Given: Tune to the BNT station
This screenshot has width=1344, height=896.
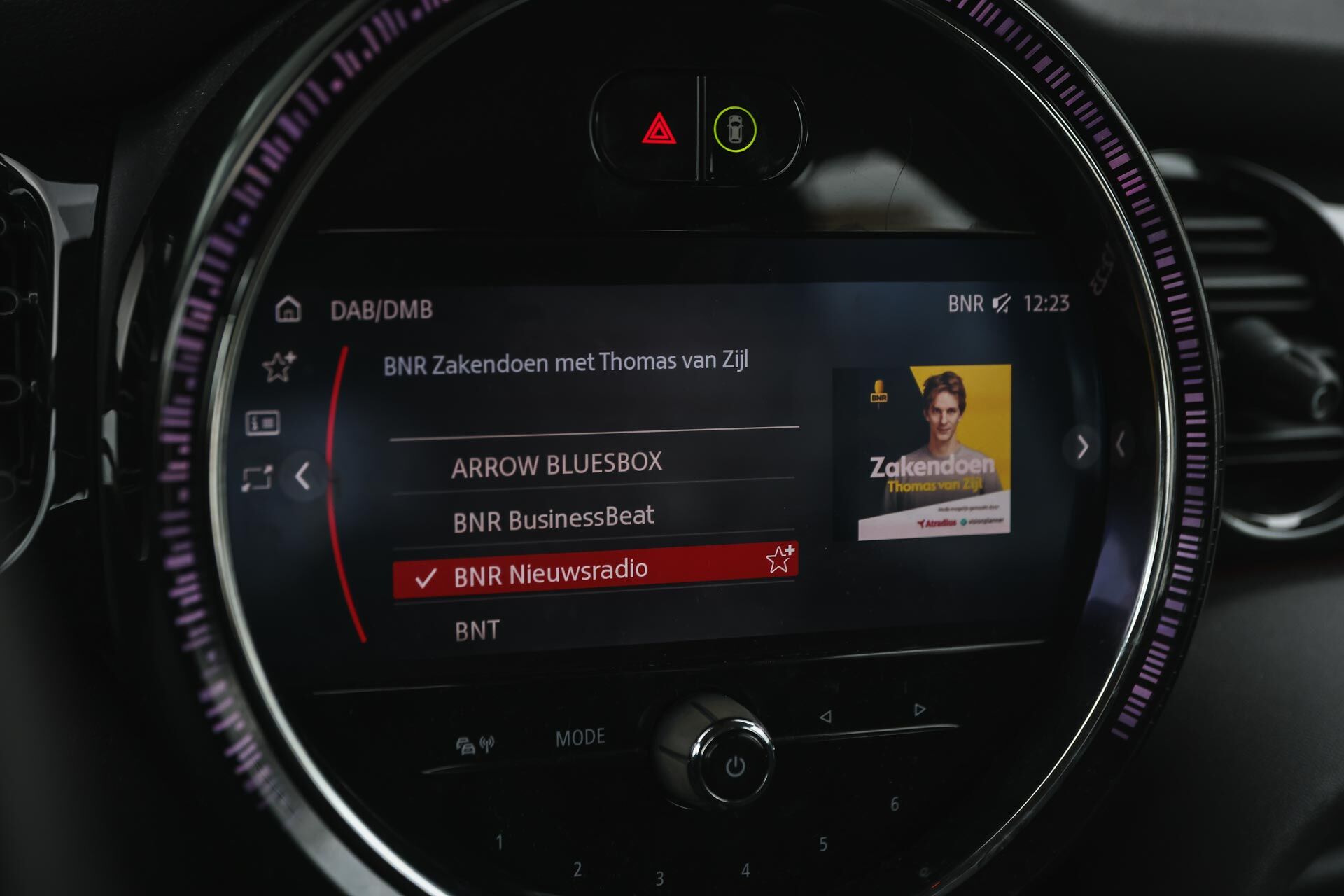Looking at the screenshot, I should pyautogui.click(x=477, y=631).
